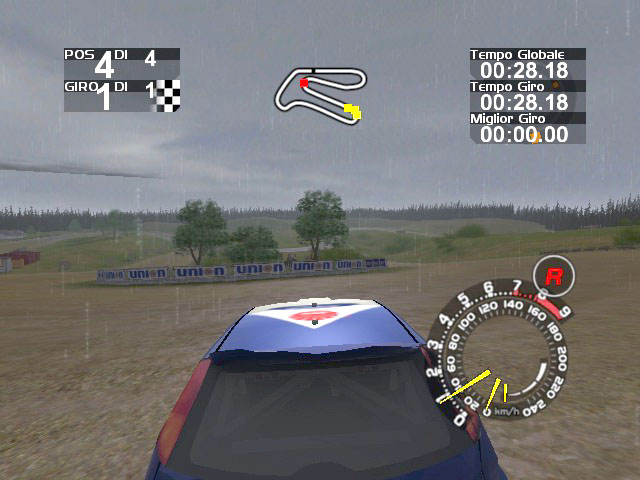The width and height of the screenshot is (640, 480).
Task: Select the red marker on the track map
Action: coord(304,83)
